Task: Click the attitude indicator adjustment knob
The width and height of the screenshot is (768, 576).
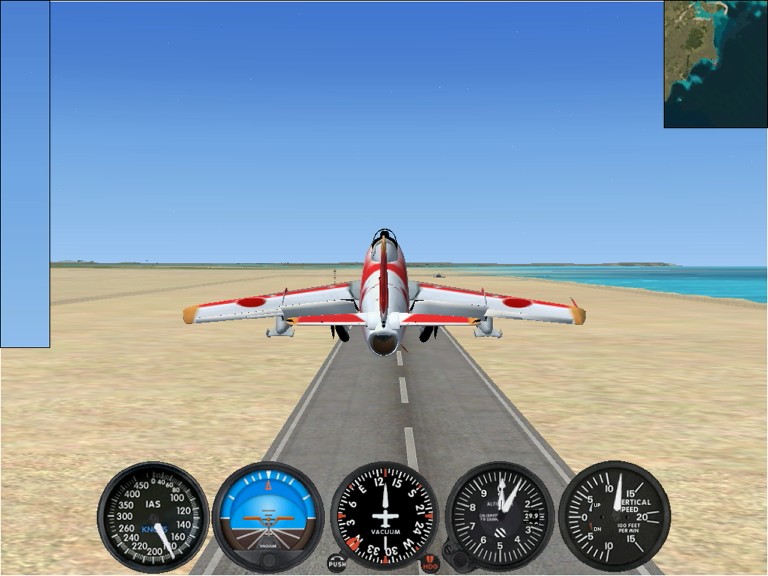Action: [x=268, y=561]
